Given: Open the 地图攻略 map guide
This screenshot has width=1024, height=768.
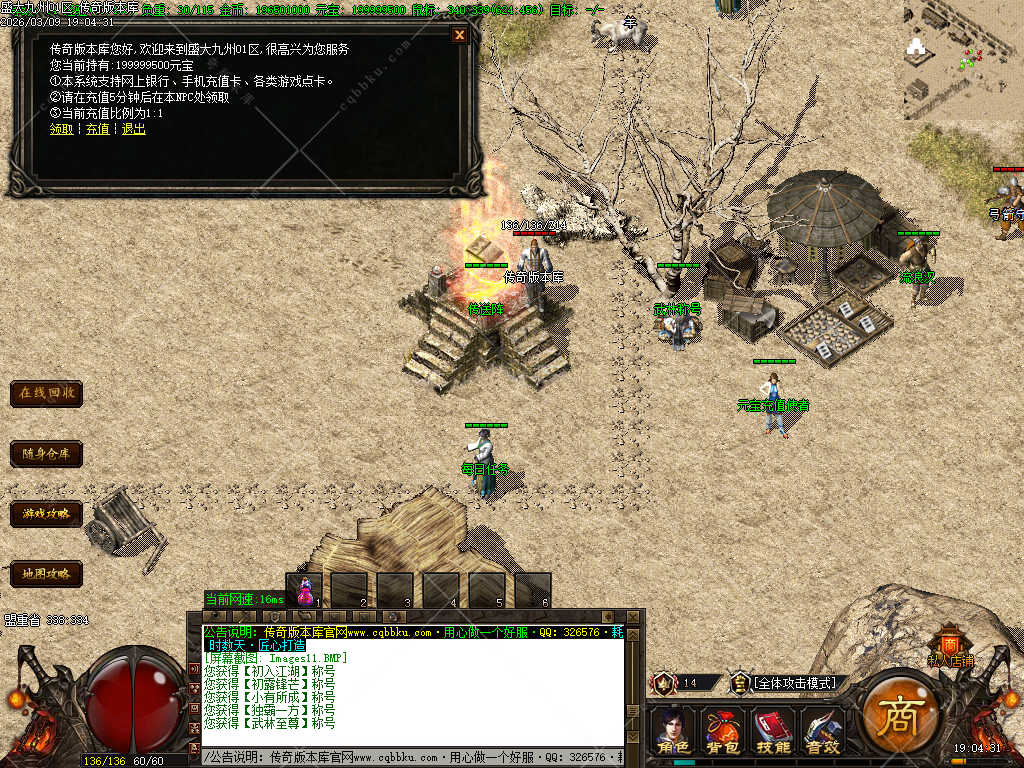Looking at the screenshot, I should [46, 574].
